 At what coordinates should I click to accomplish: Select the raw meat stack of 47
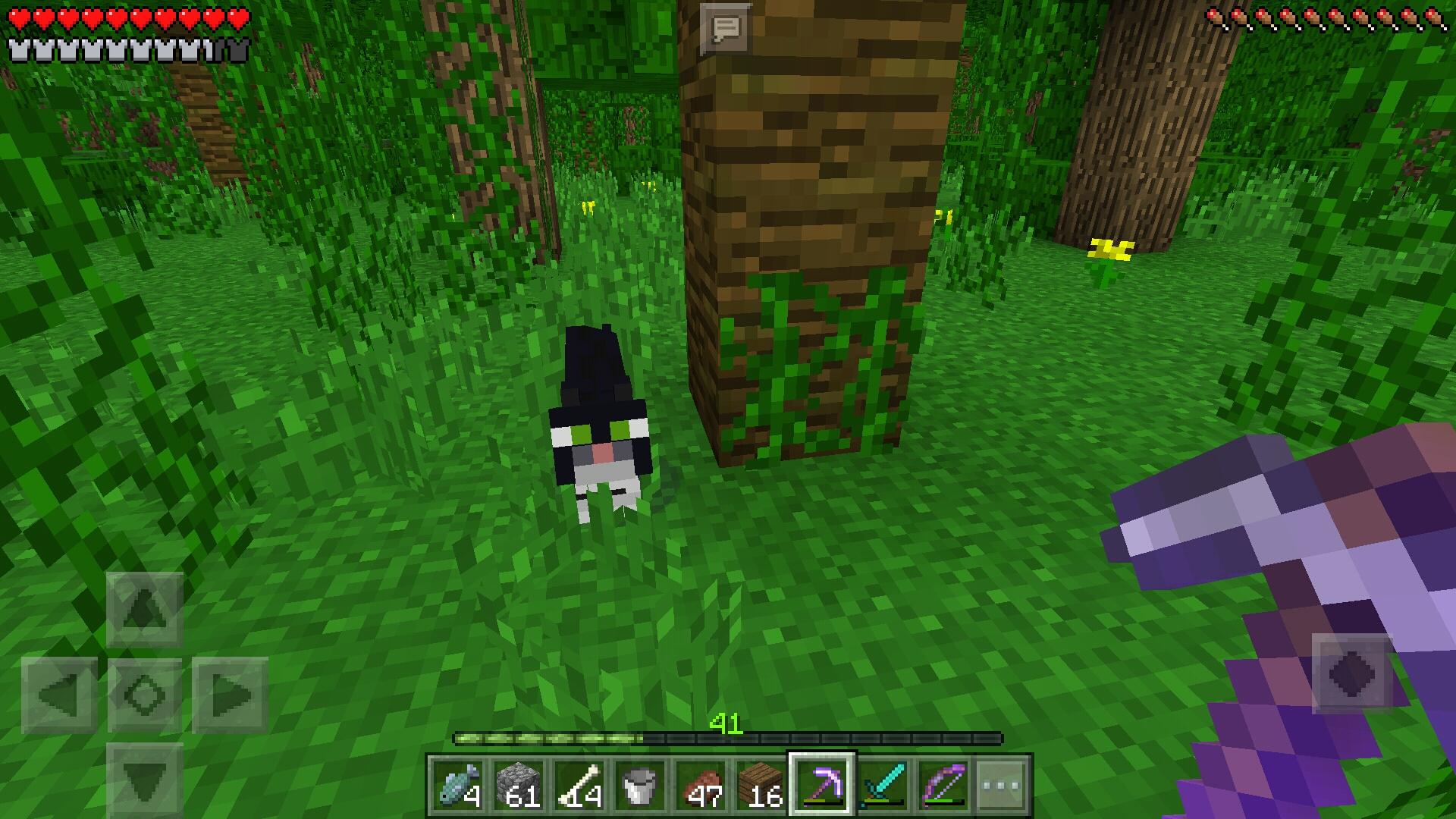[701, 786]
